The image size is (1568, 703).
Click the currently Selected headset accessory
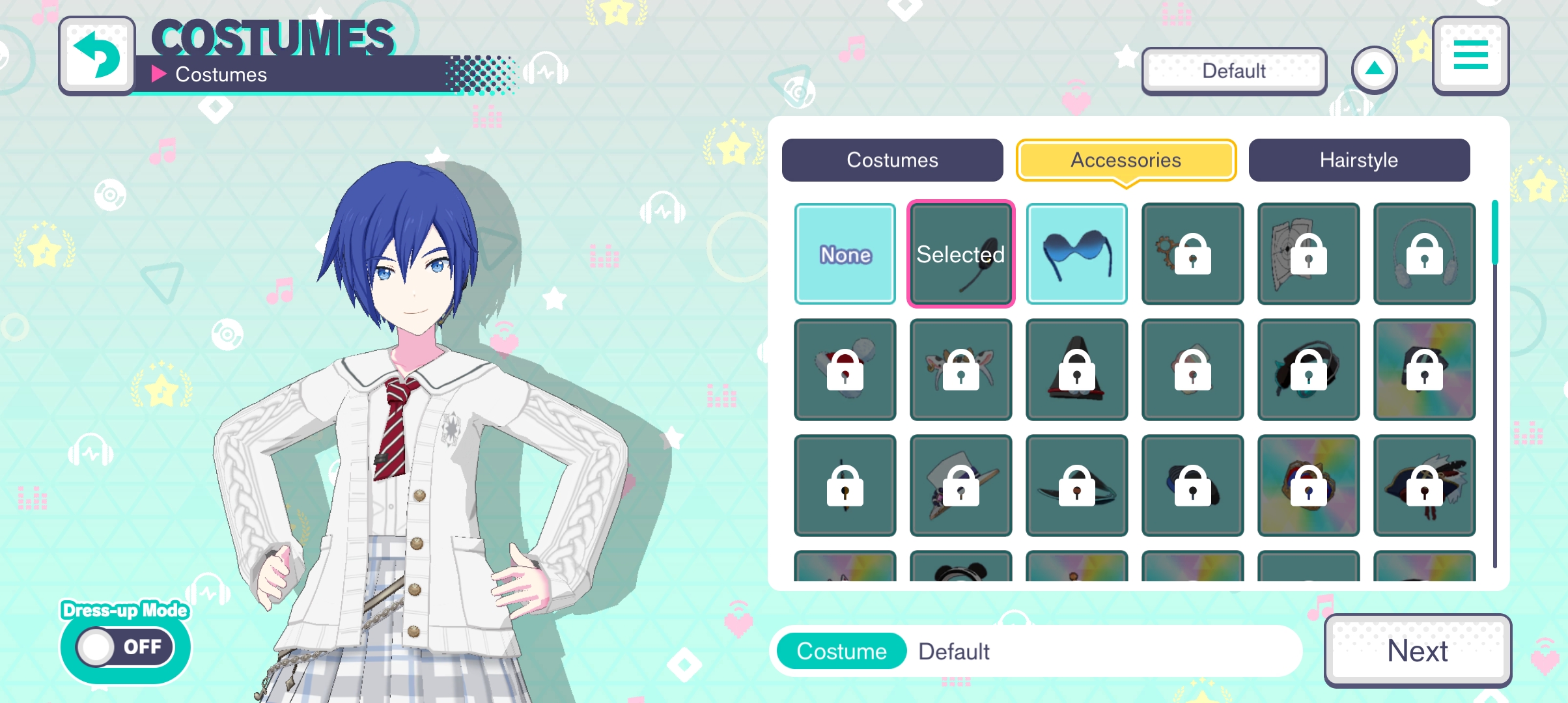(960, 254)
